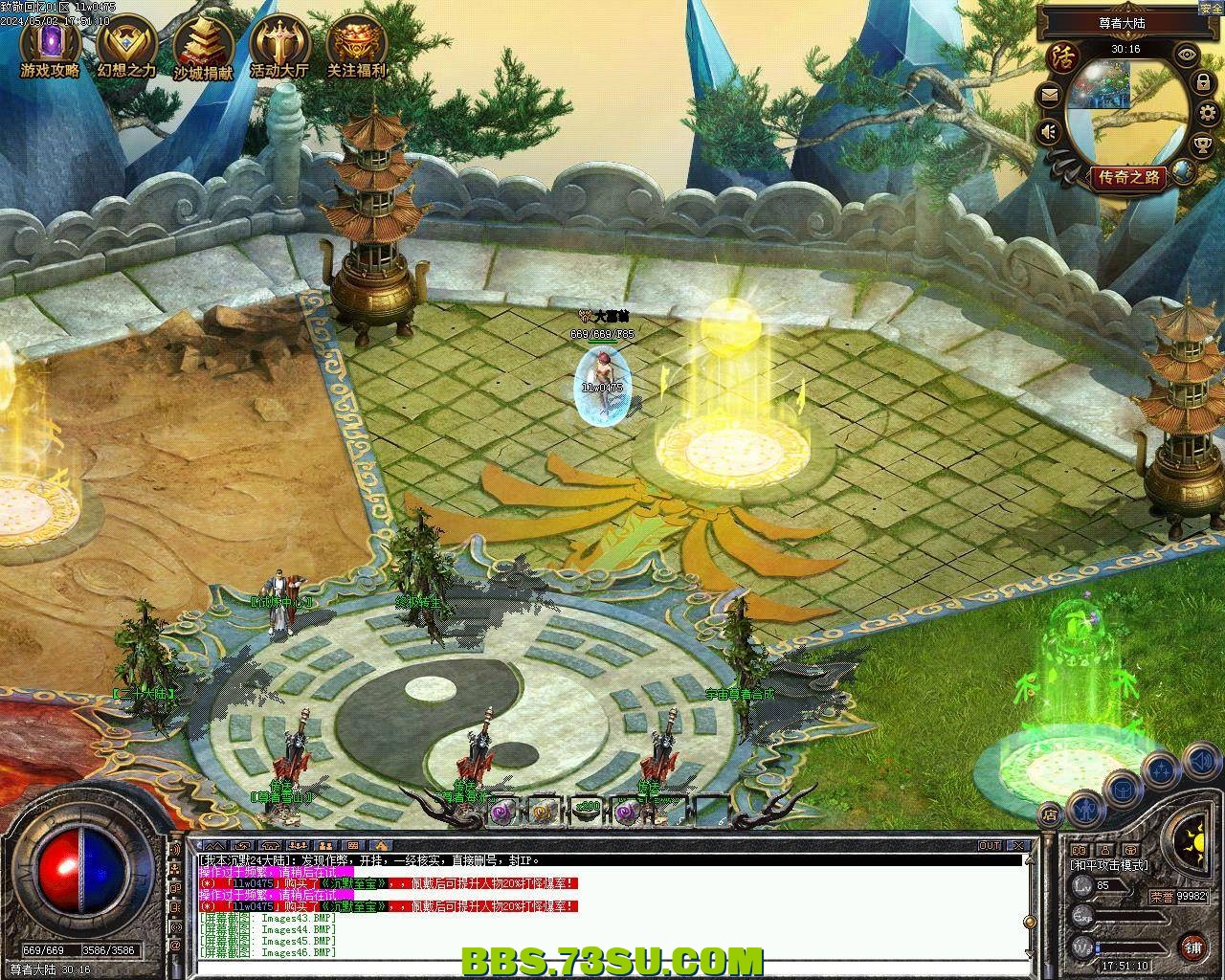
Task: Click the padlock icon beside minimap
Action: tap(1202, 83)
